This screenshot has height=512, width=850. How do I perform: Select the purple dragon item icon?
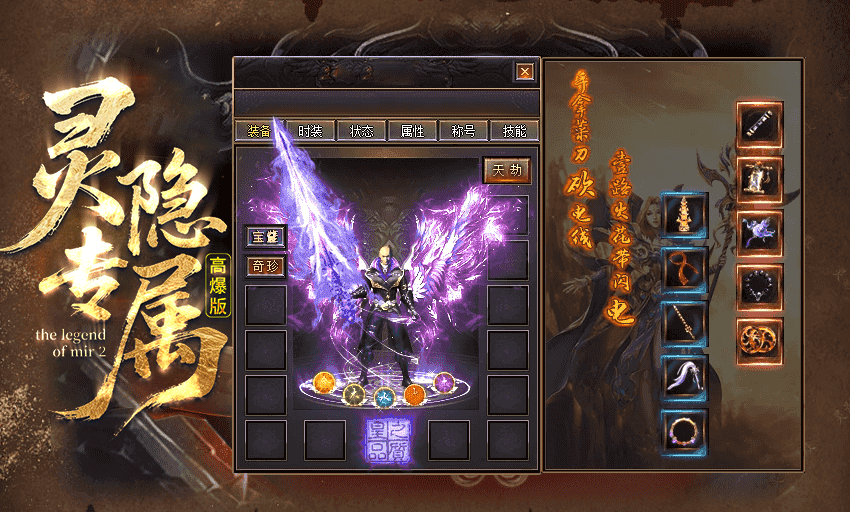[x=760, y=234]
